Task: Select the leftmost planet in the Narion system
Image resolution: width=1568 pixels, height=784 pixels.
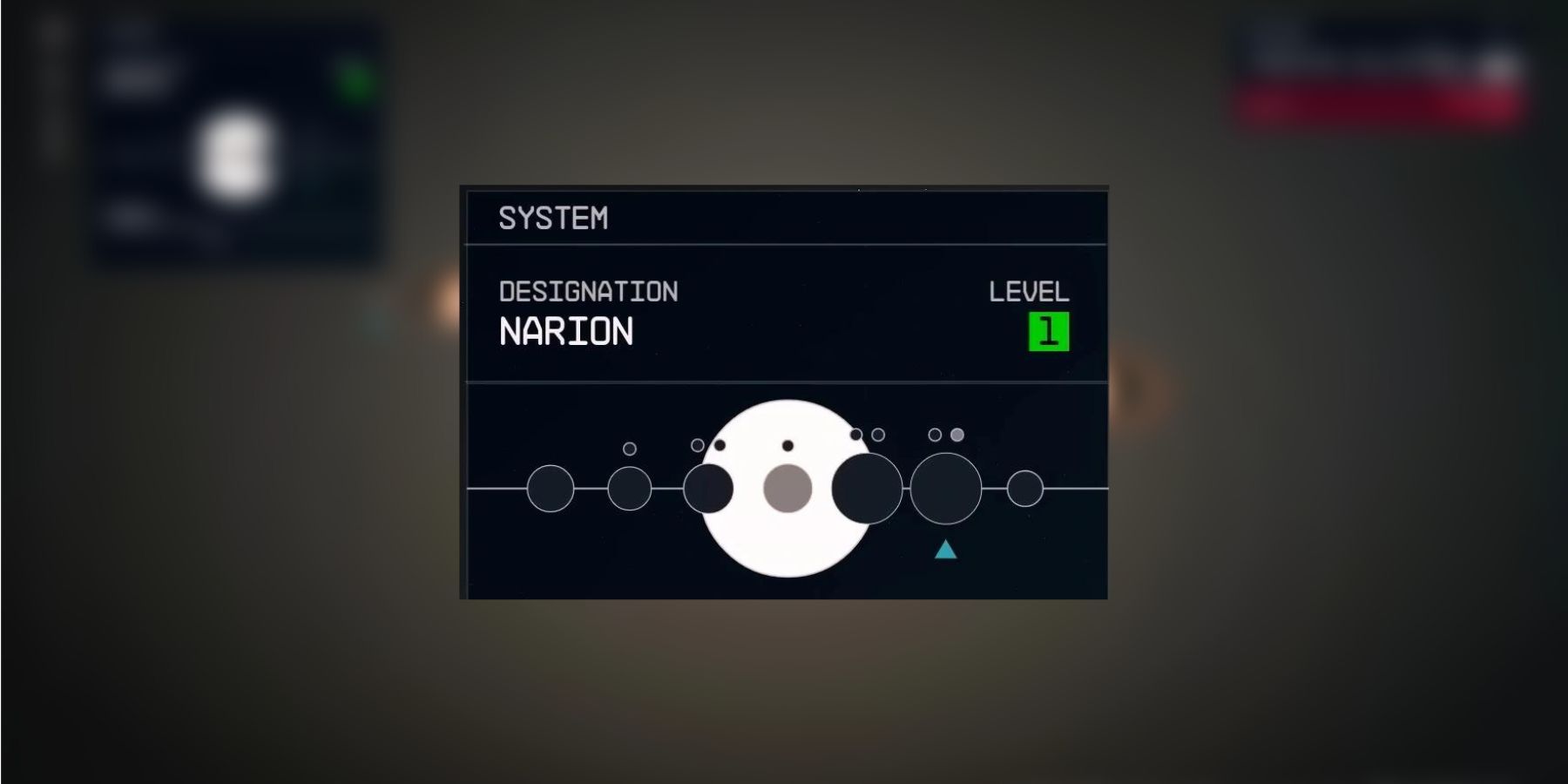Action: [551, 489]
